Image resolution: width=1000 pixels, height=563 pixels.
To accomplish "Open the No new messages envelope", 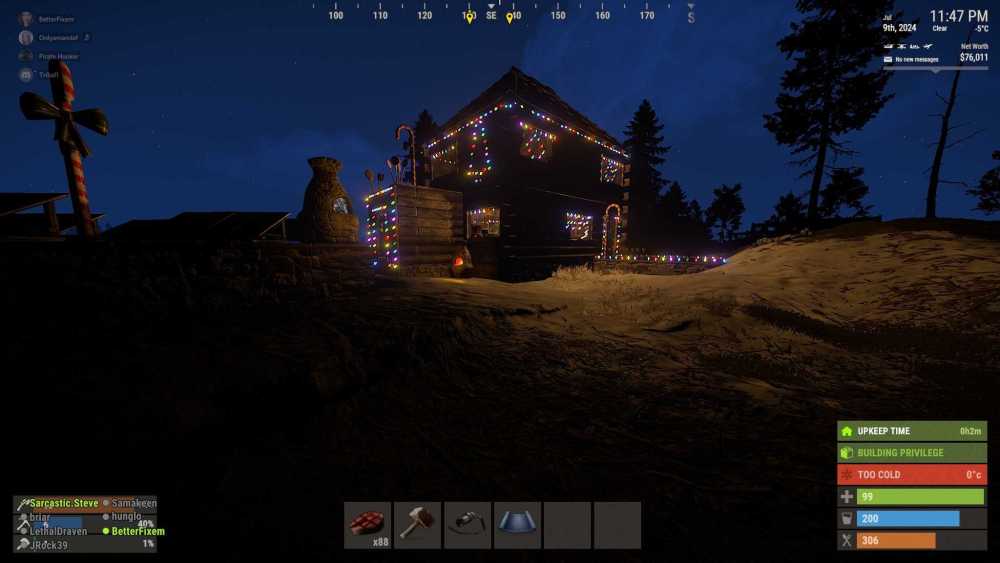I will [x=888, y=59].
